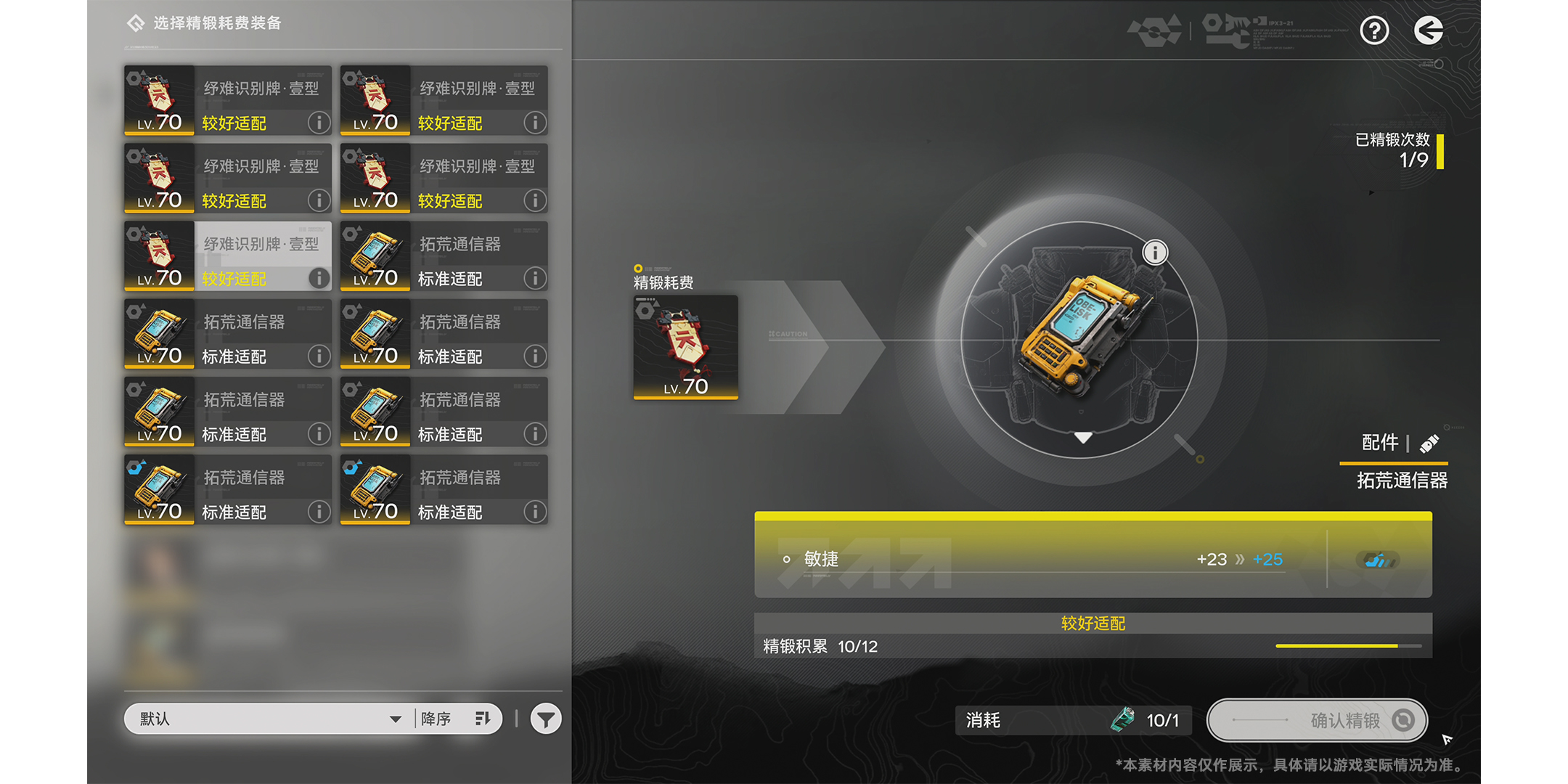1568x784 pixels.
Task: Expand the arrow below the equipment display
Action: [1085, 437]
